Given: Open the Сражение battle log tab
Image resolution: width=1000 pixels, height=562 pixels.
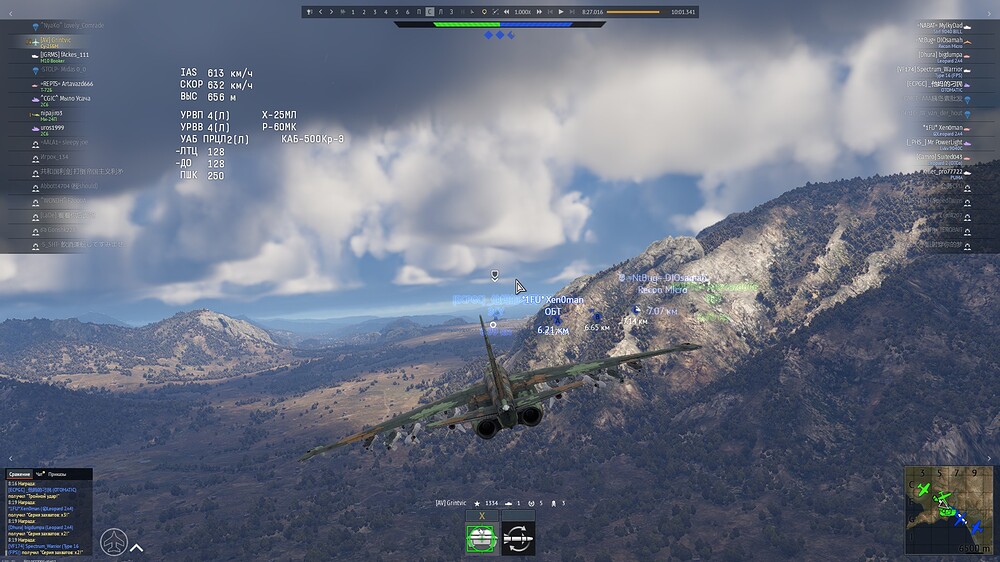Looking at the screenshot, I should pos(19,473).
